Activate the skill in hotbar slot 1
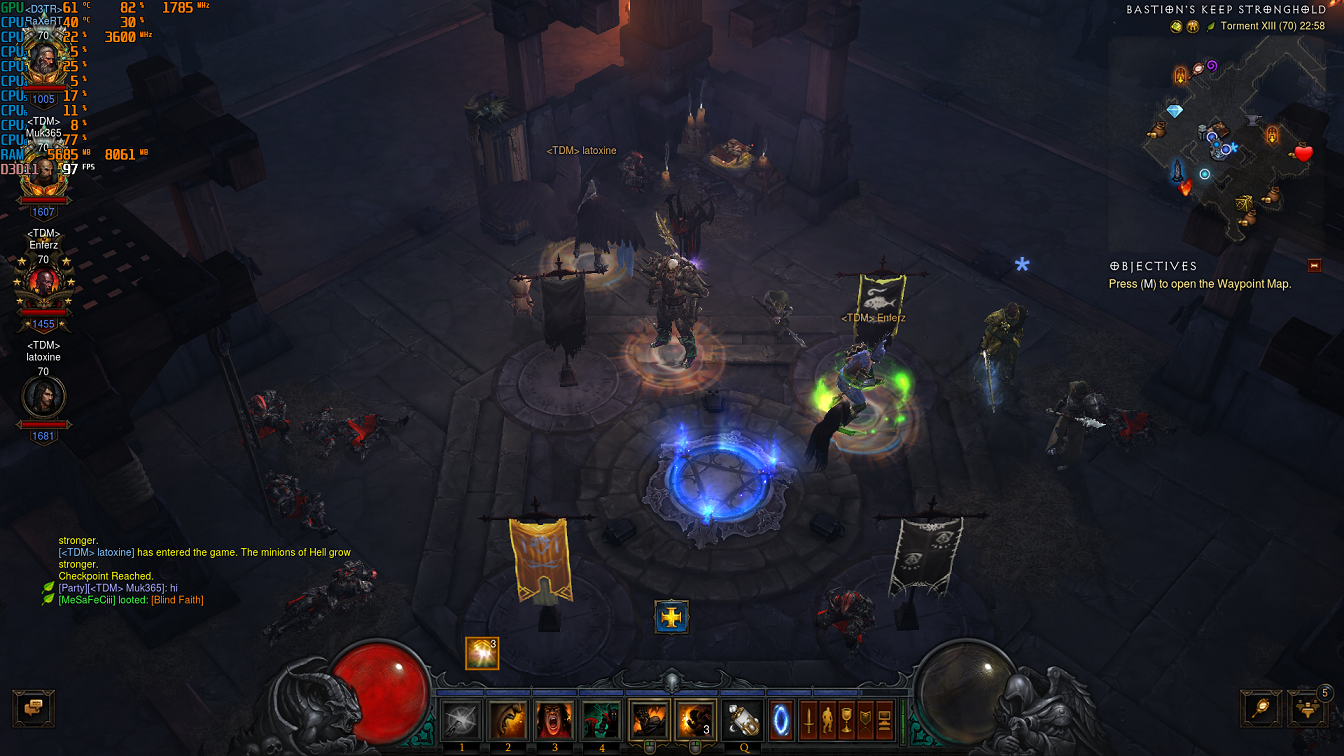1344x756 pixels. [462, 720]
